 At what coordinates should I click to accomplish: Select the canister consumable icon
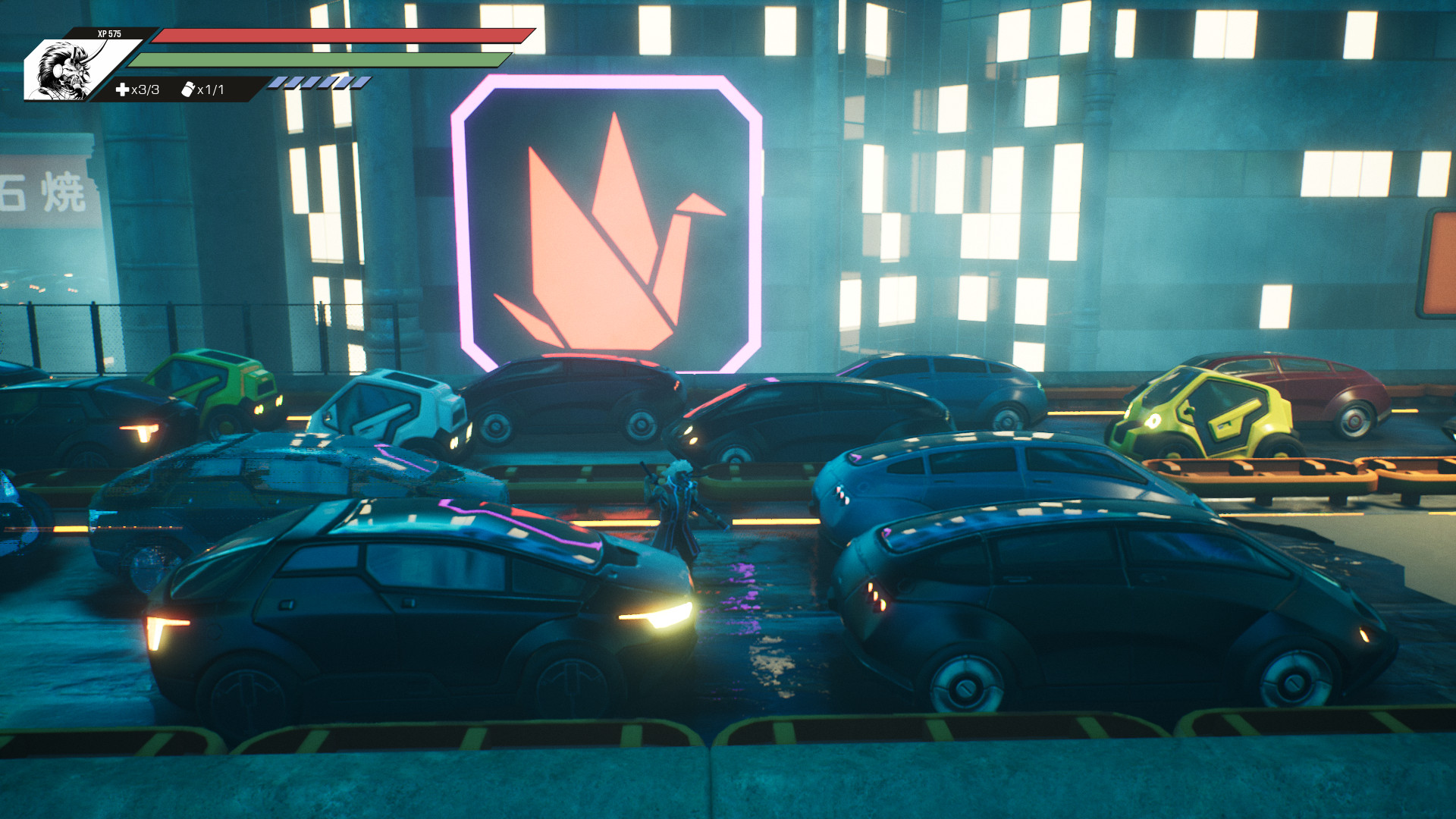[x=188, y=89]
